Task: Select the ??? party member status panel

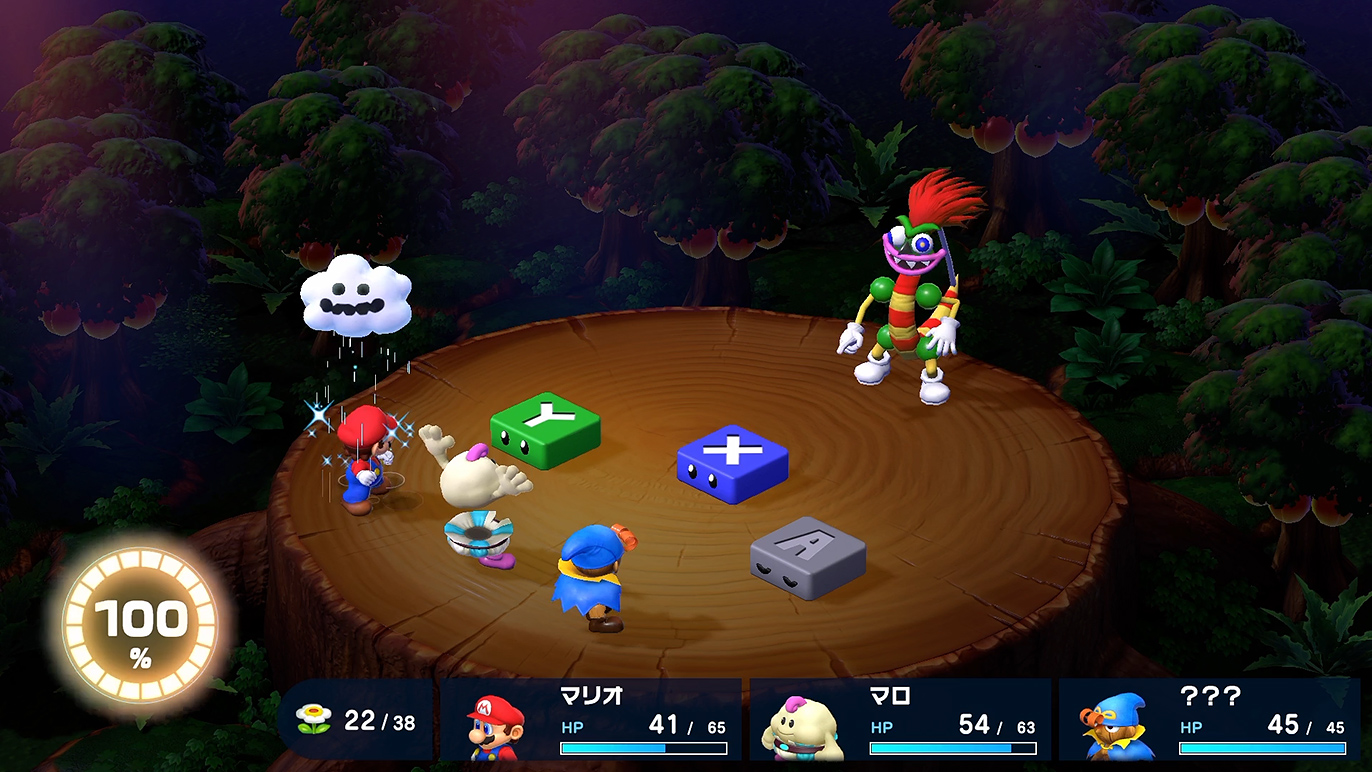Action: point(1210,720)
